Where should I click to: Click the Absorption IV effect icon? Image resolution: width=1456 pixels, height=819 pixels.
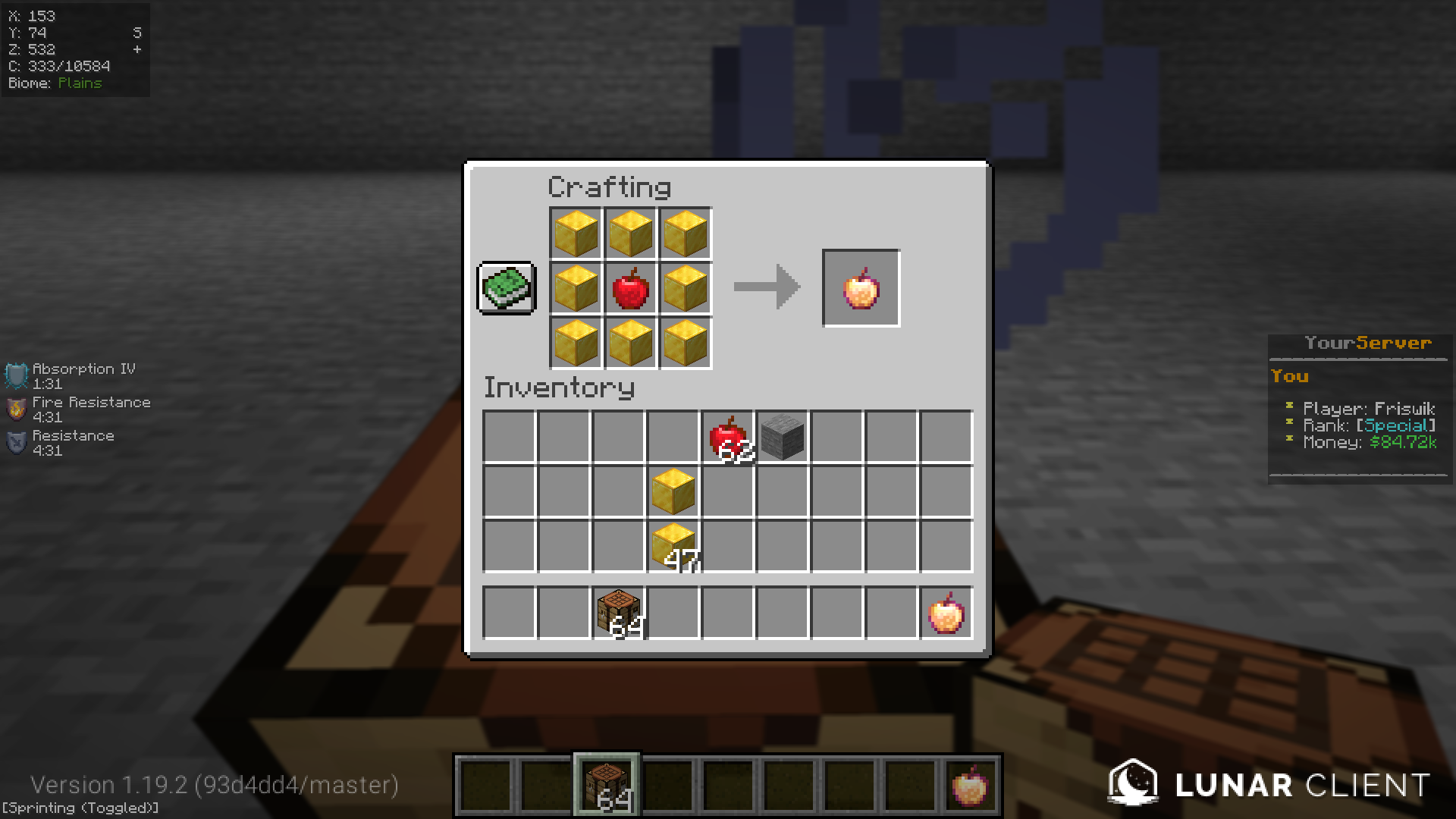pos(15,374)
